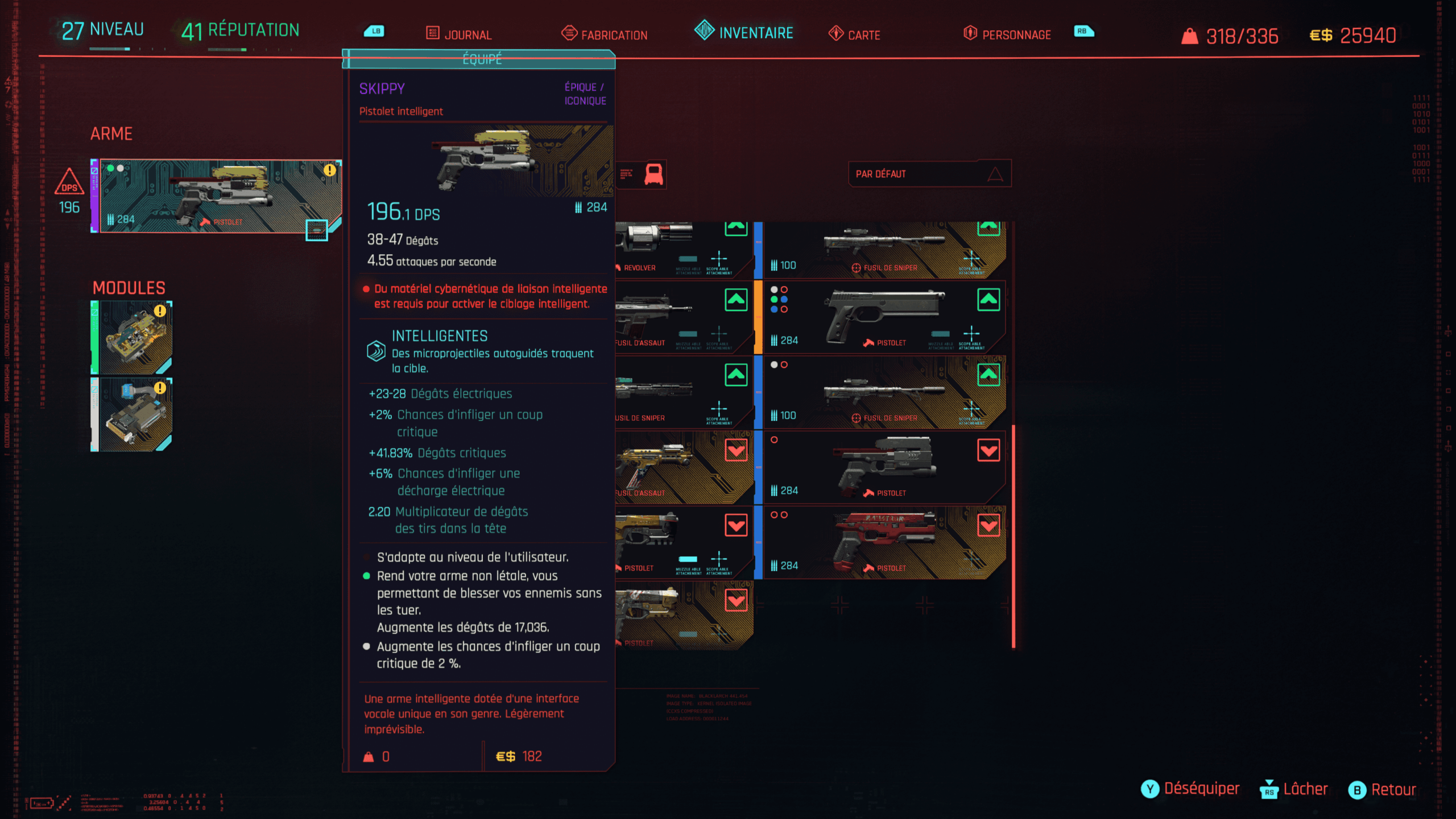Choose the gold assault rifle with red arrow
Viewport: 1456px width, 819px height.
pyautogui.click(x=682, y=468)
